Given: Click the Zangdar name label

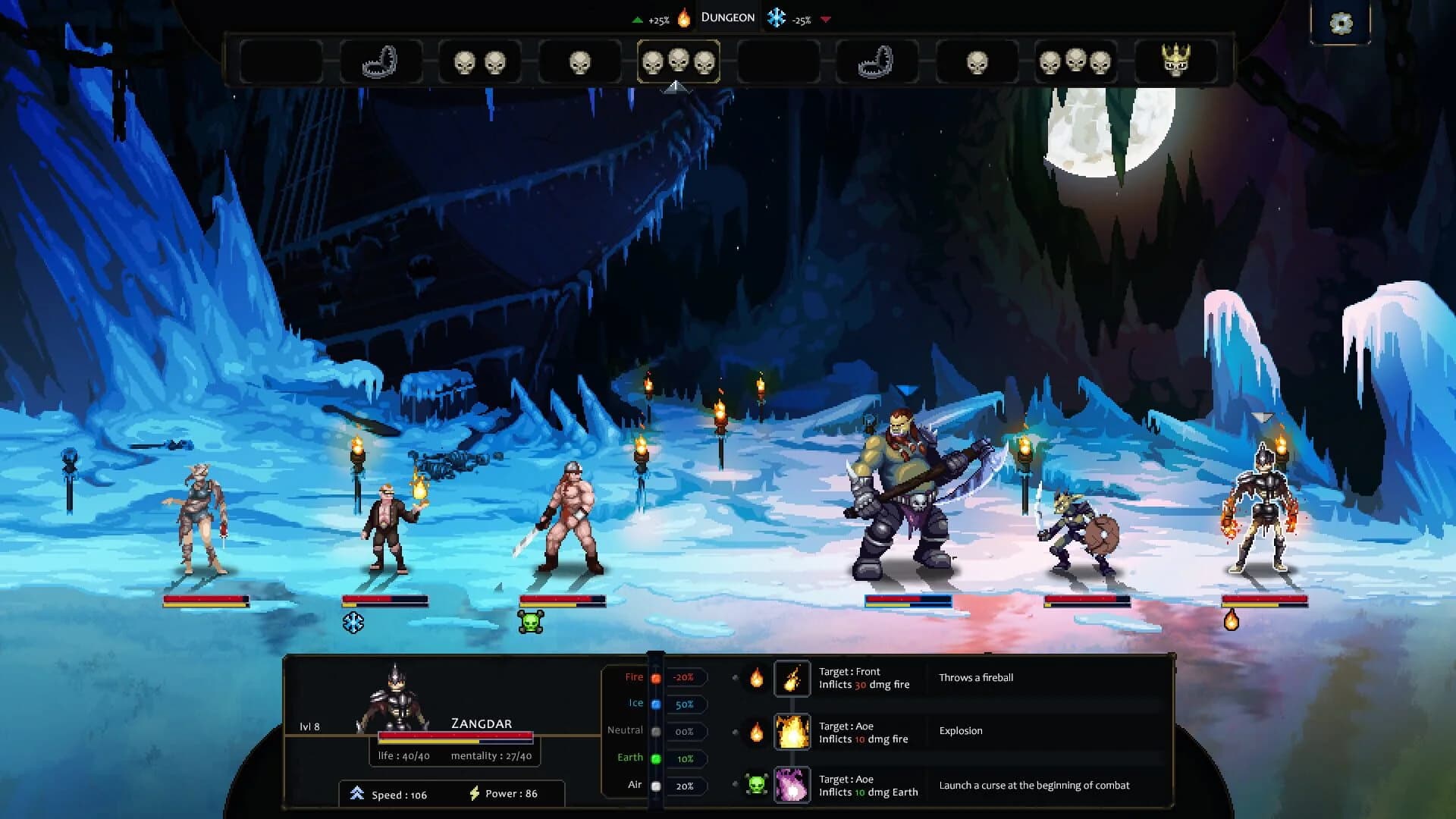Looking at the screenshot, I should click(x=480, y=724).
